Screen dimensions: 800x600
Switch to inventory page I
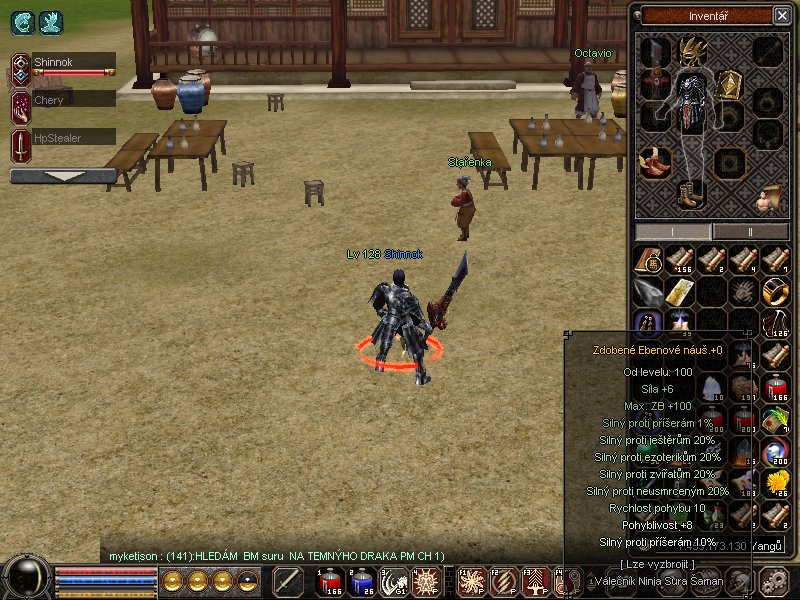tap(672, 231)
